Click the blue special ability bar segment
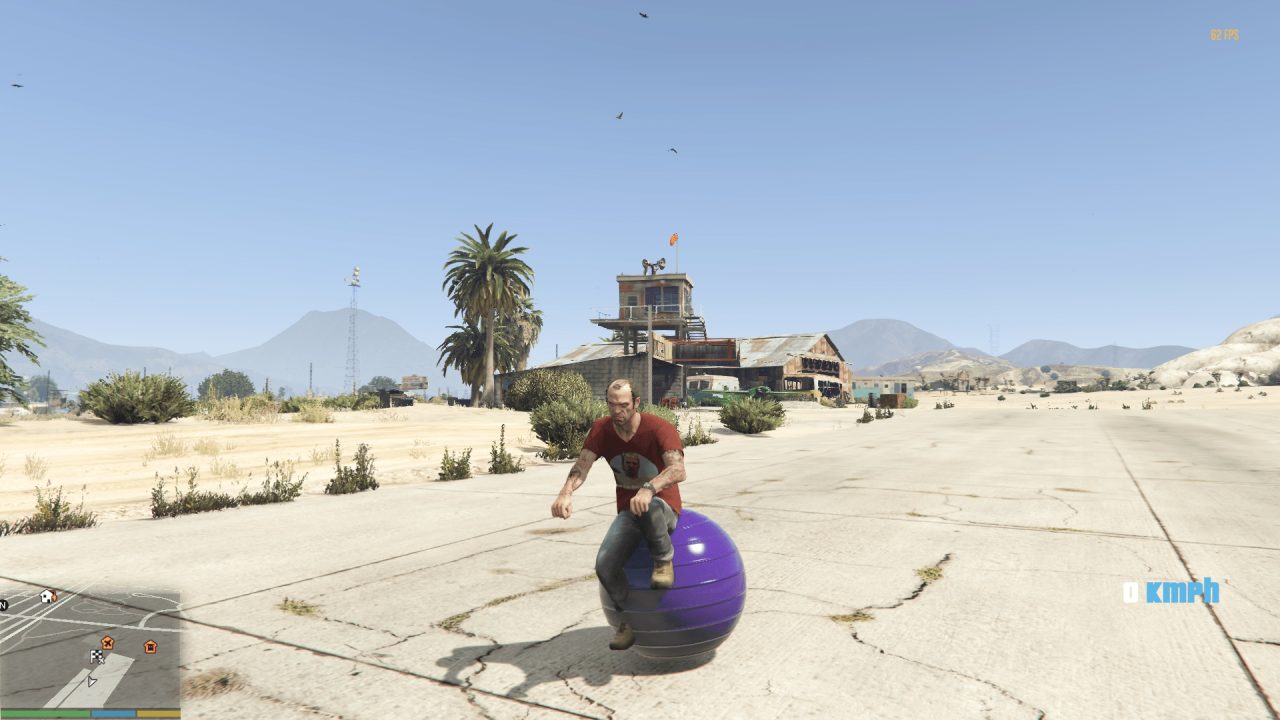The image size is (1280, 720). [x=112, y=713]
